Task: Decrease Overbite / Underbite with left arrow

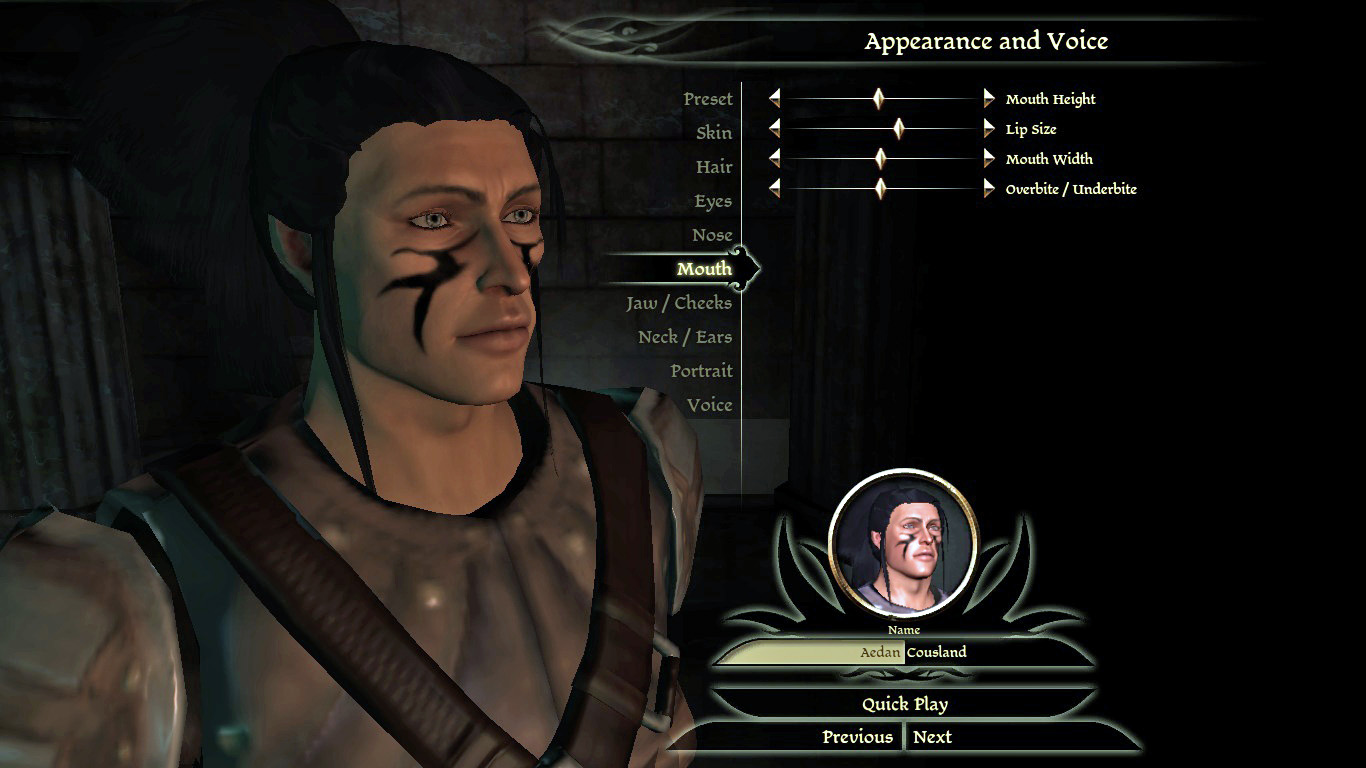Action: click(774, 188)
